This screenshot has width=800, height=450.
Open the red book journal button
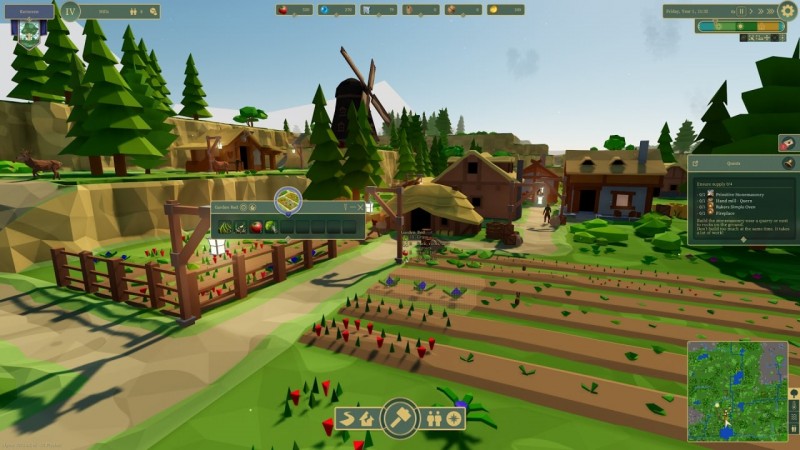pyautogui.click(x=788, y=143)
